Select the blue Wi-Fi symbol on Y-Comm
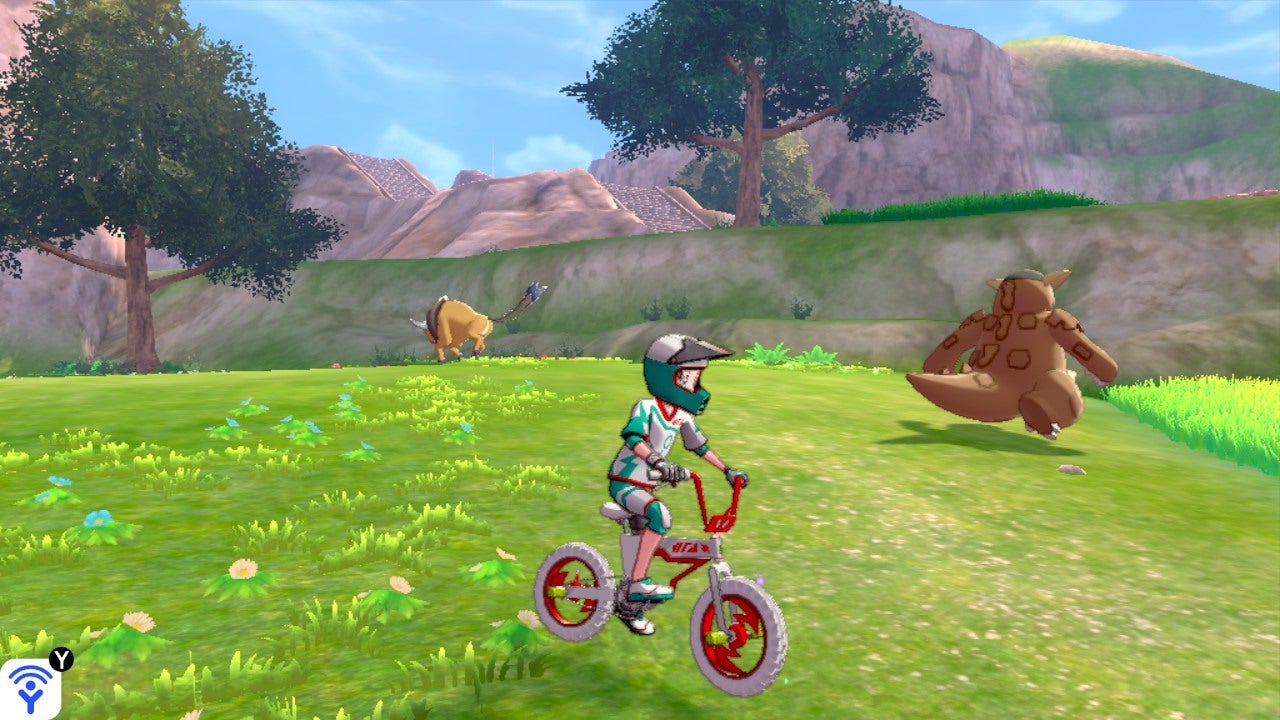Image resolution: width=1280 pixels, height=720 pixels. (x=30, y=672)
